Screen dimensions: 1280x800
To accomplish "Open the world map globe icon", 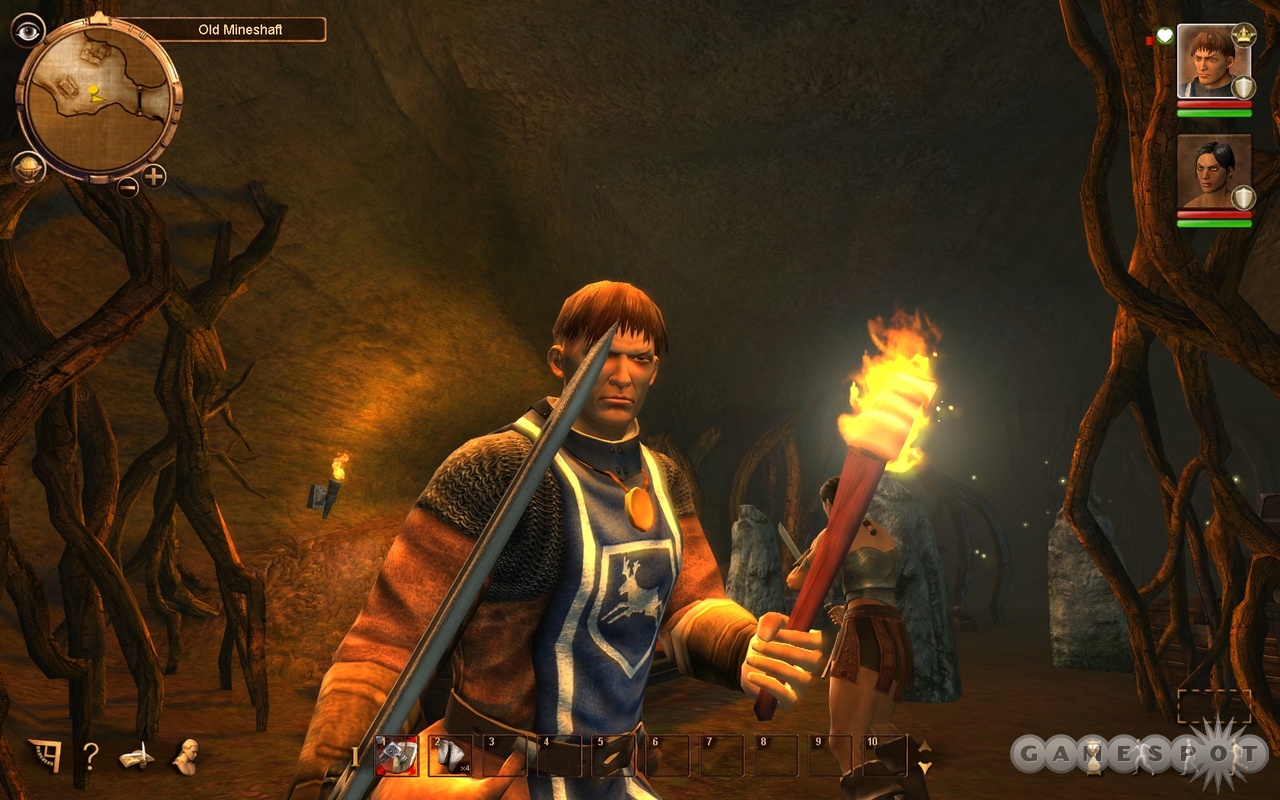I will coord(28,167).
